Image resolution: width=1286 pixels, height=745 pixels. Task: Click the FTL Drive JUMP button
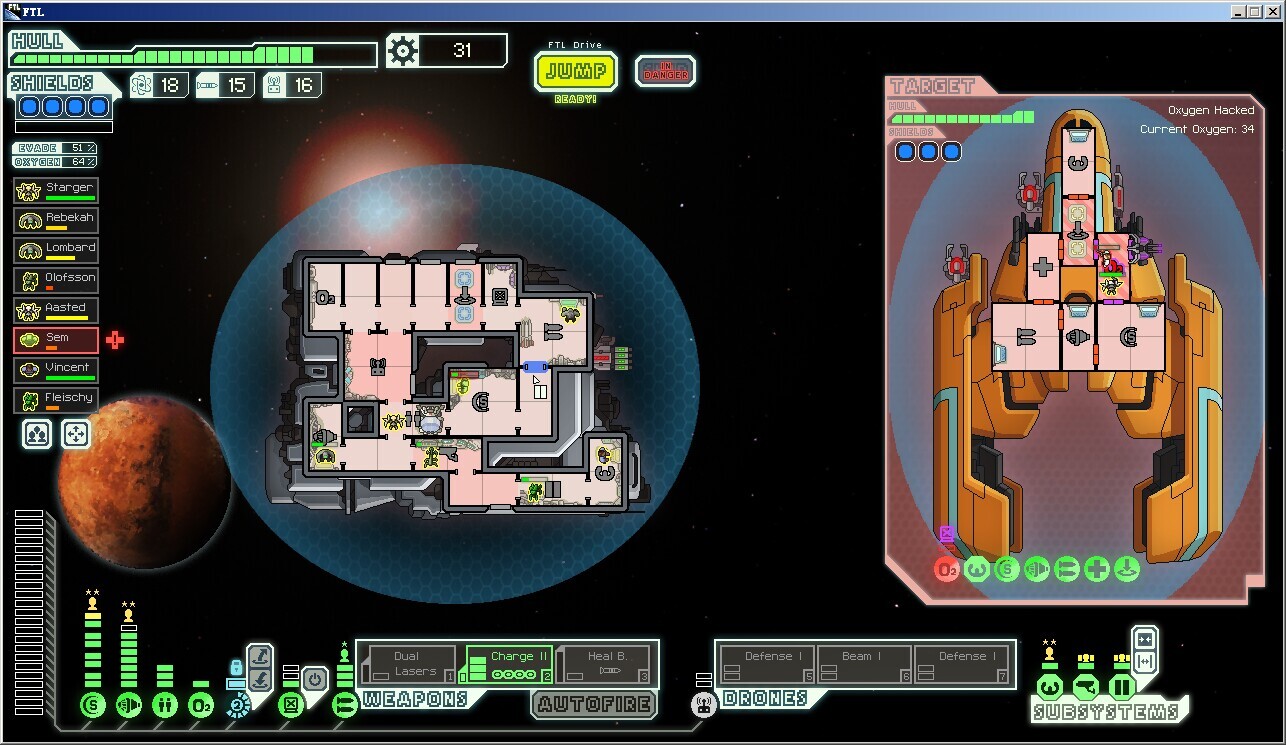point(576,72)
